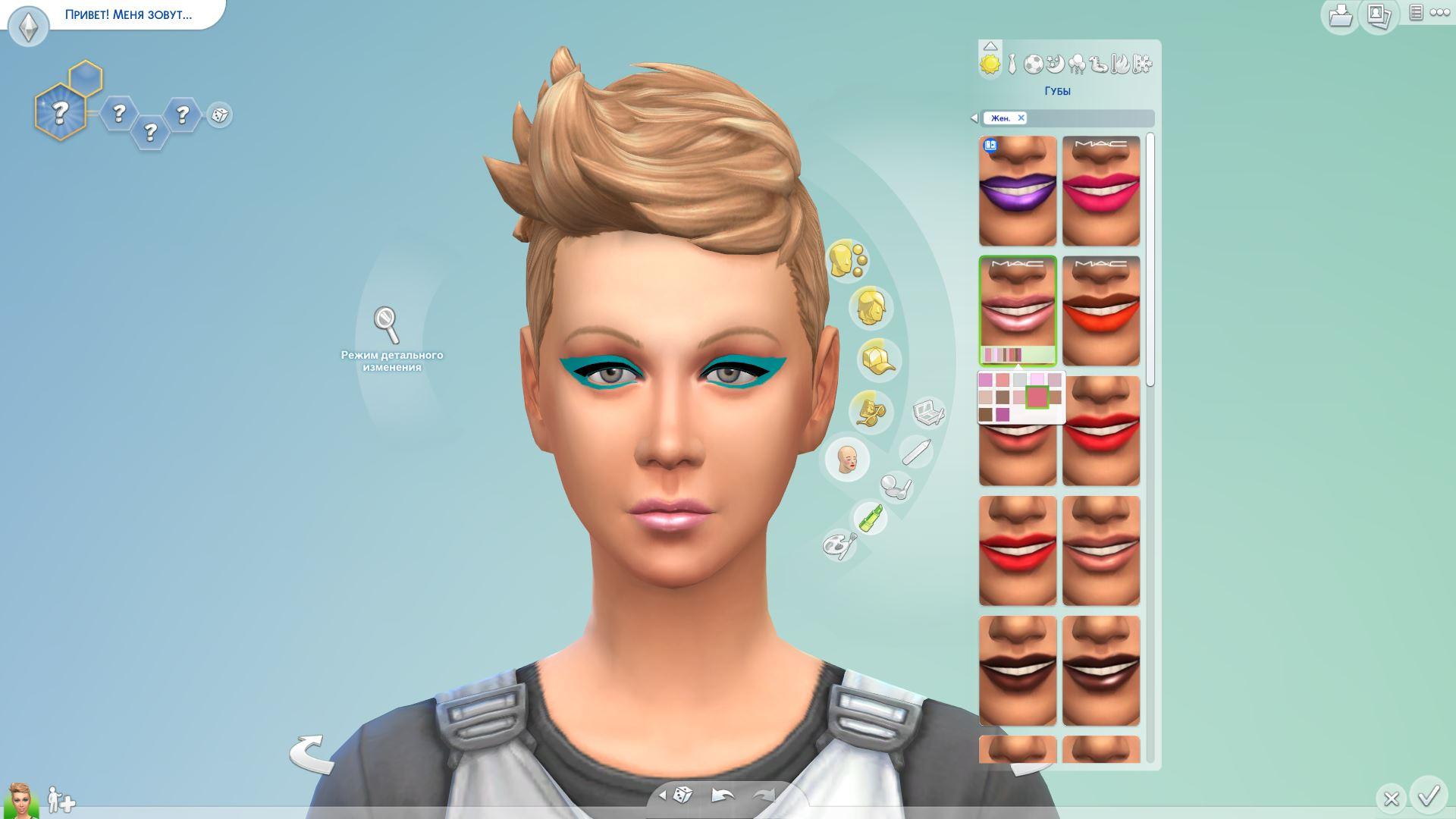Screen dimensions: 1456x819
Task: Click the Привет! Меня зовут name field
Action: pyautogui.click(x=128, y=14)
